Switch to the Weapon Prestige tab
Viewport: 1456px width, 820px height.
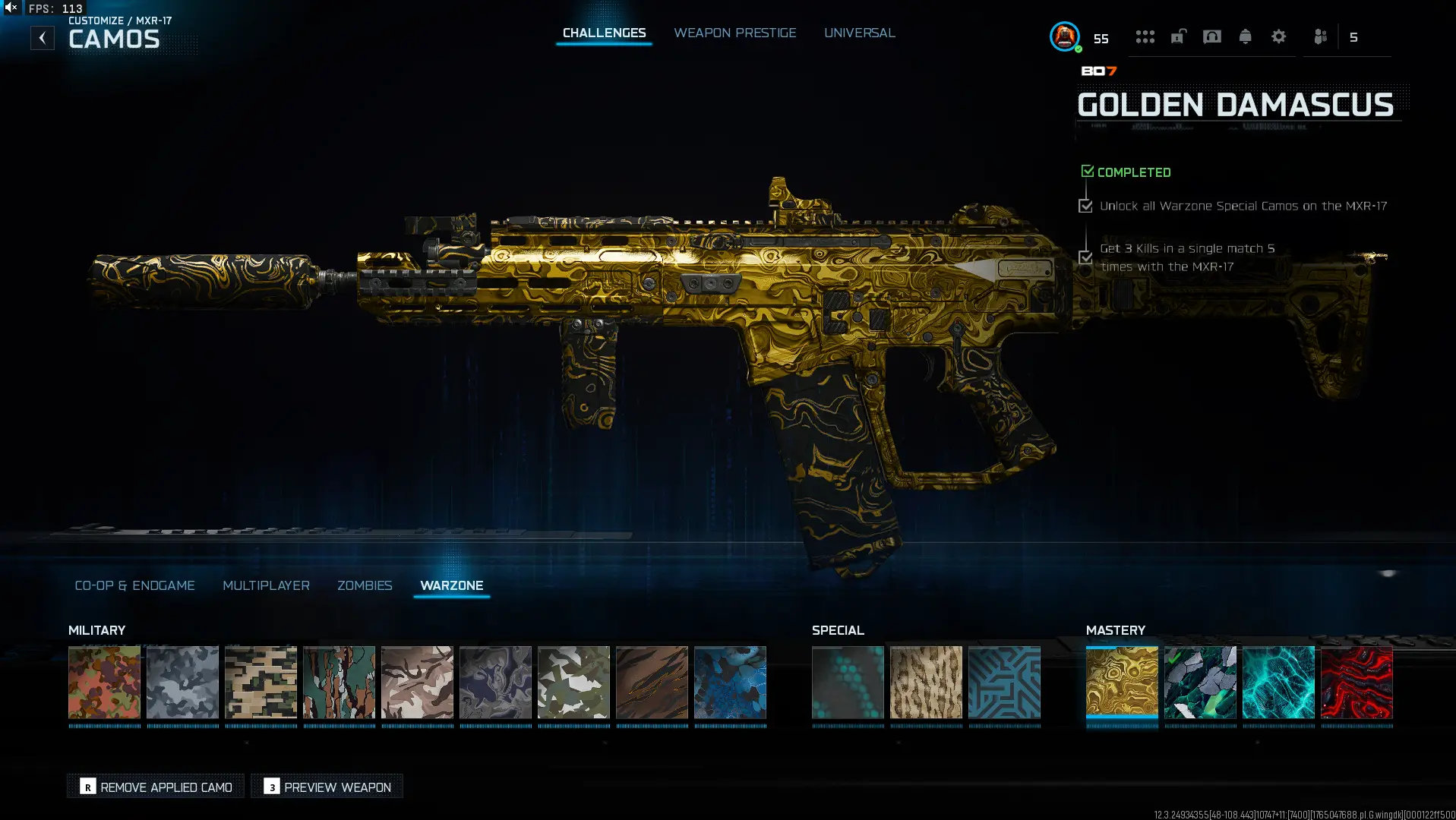[734, 33]
